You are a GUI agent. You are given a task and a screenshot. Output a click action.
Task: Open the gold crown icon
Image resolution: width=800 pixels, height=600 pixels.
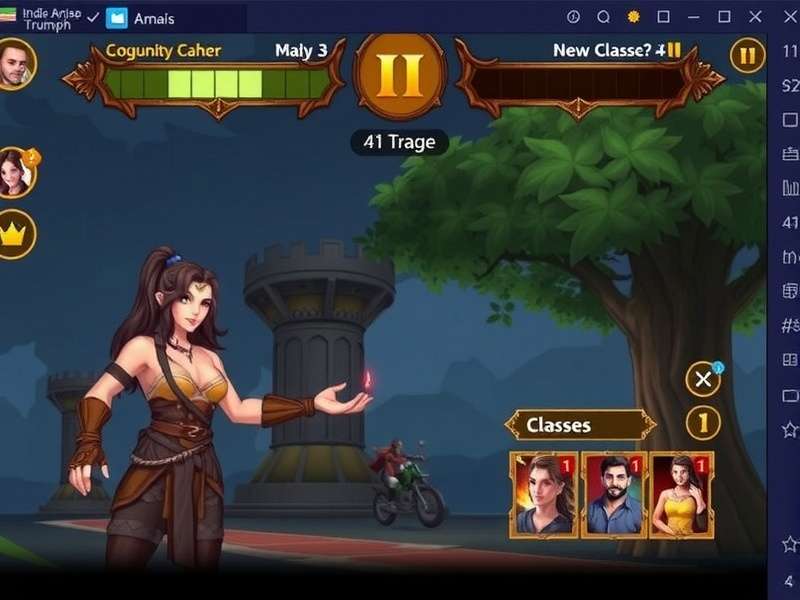(15, 236)
